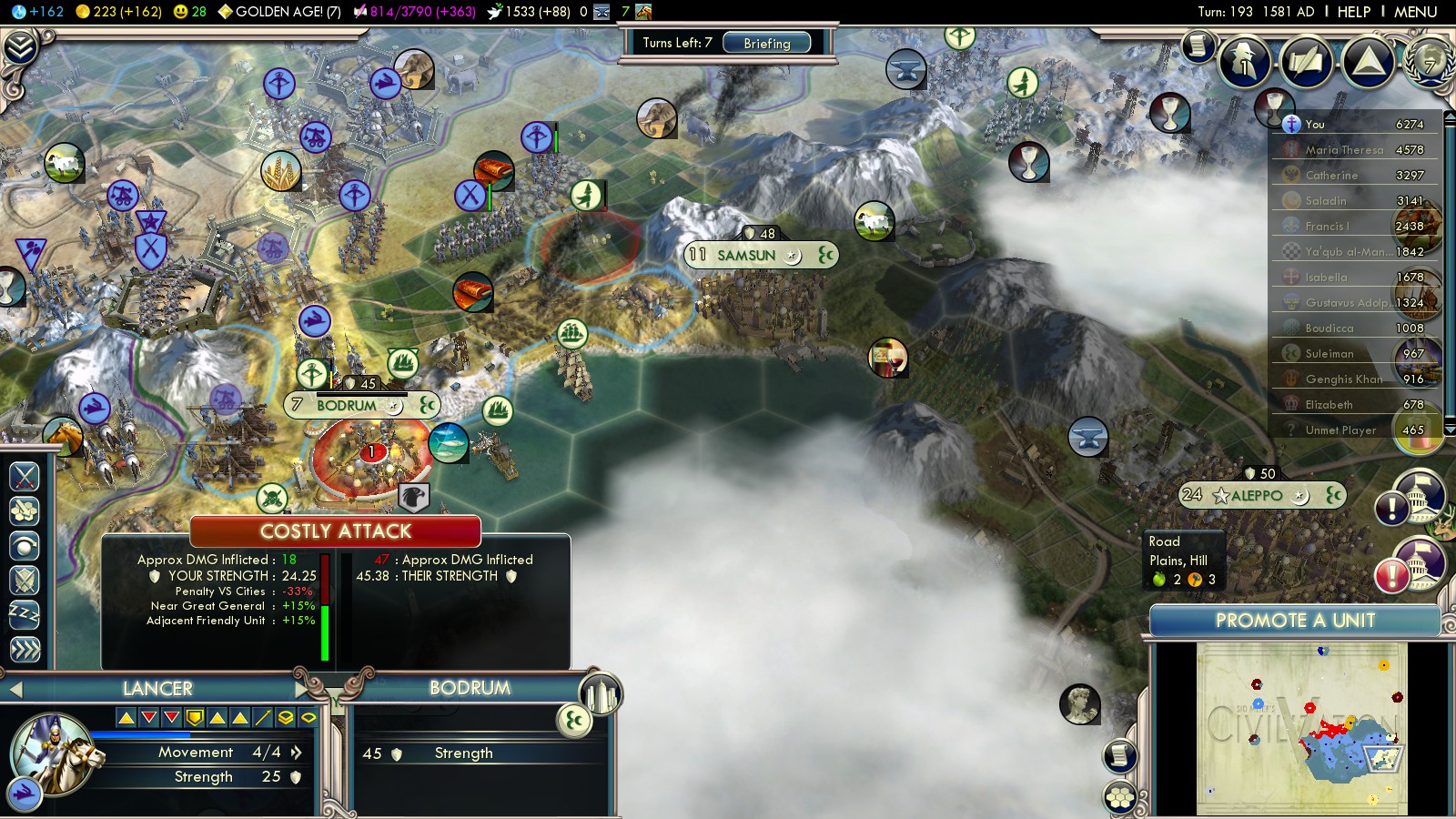
Task: Click the triple-arrow unit action
Action: (25, 649)
